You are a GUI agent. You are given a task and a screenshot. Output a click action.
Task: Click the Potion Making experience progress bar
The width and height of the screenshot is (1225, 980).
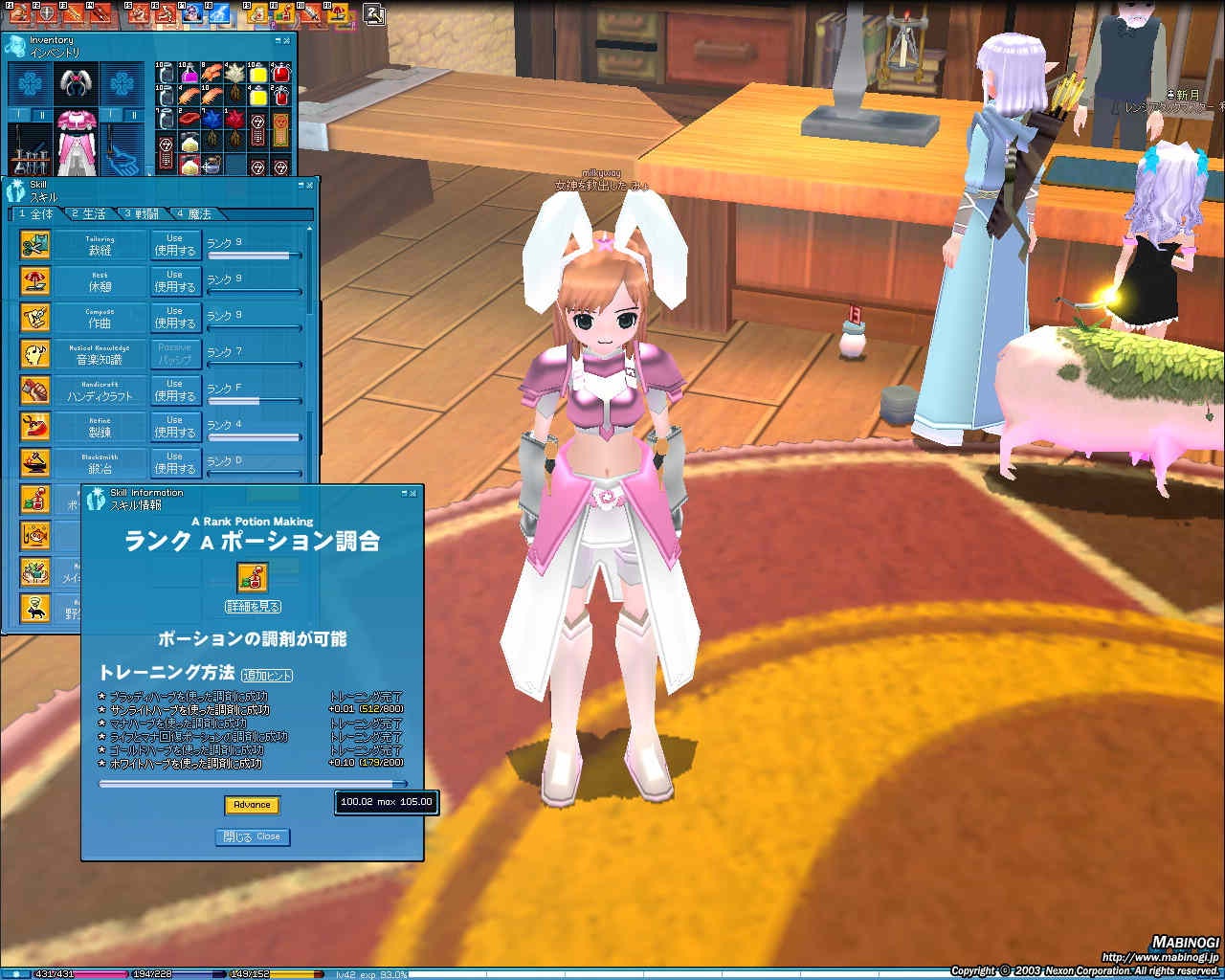249,783
